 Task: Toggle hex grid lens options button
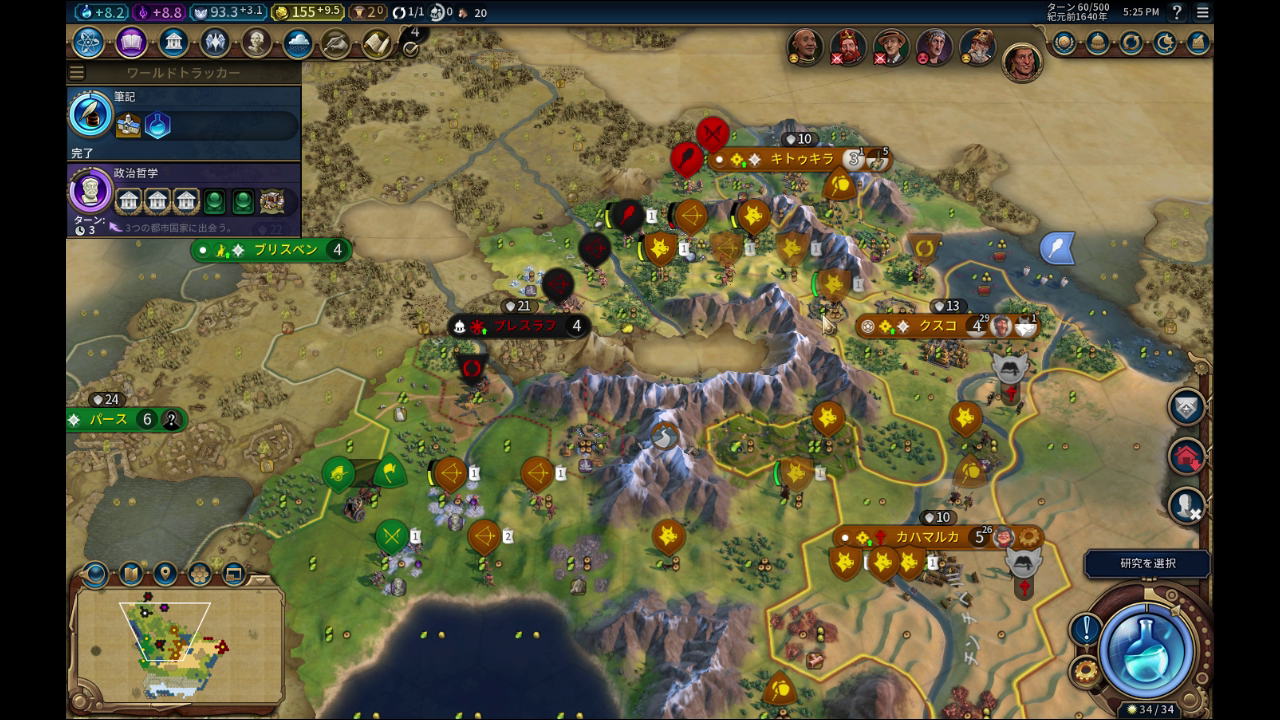tap(199, 574)
